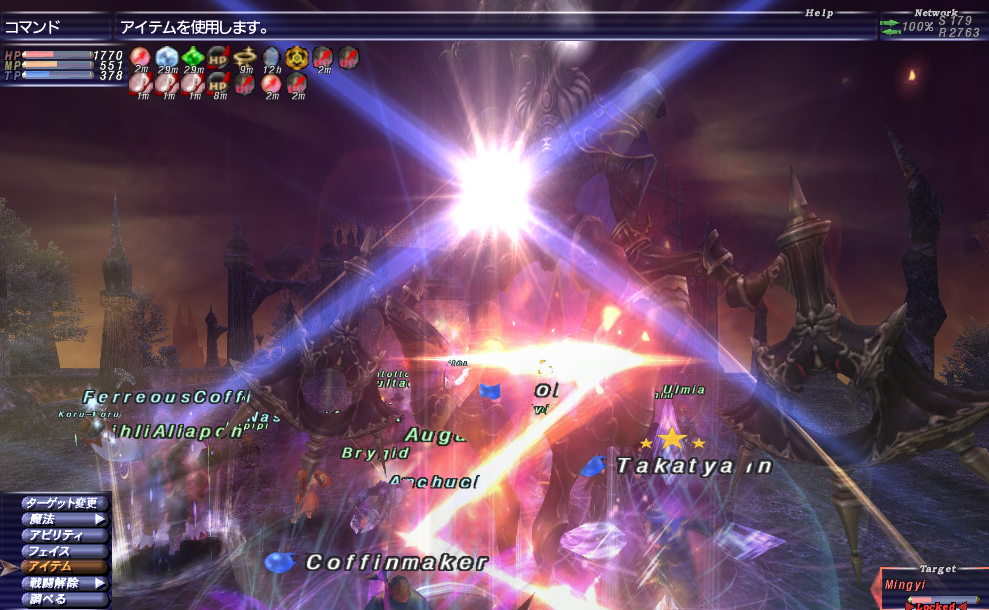This screenshot has height=610, width=989.
Task: Click the 12h blue orb status icon
Action: [270, 57]
